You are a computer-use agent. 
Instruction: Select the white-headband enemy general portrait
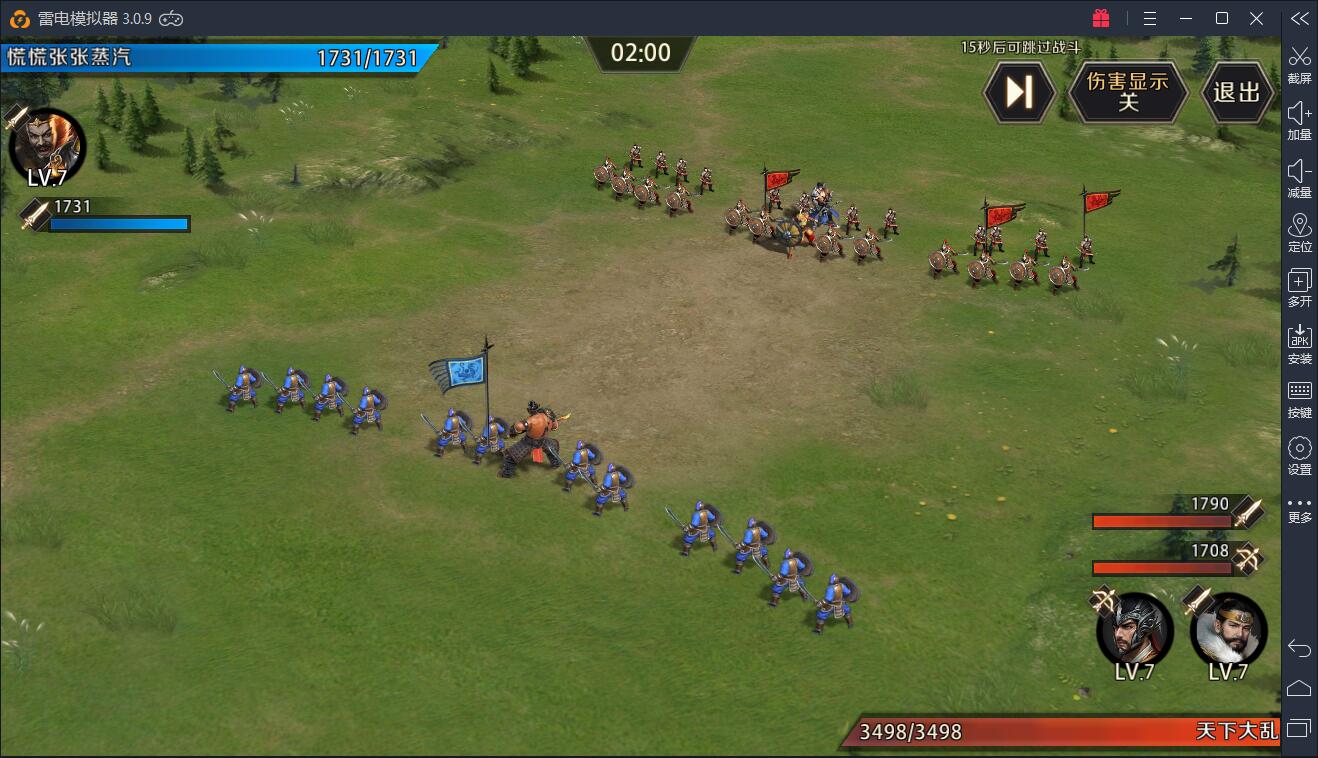pos(1228,628)
